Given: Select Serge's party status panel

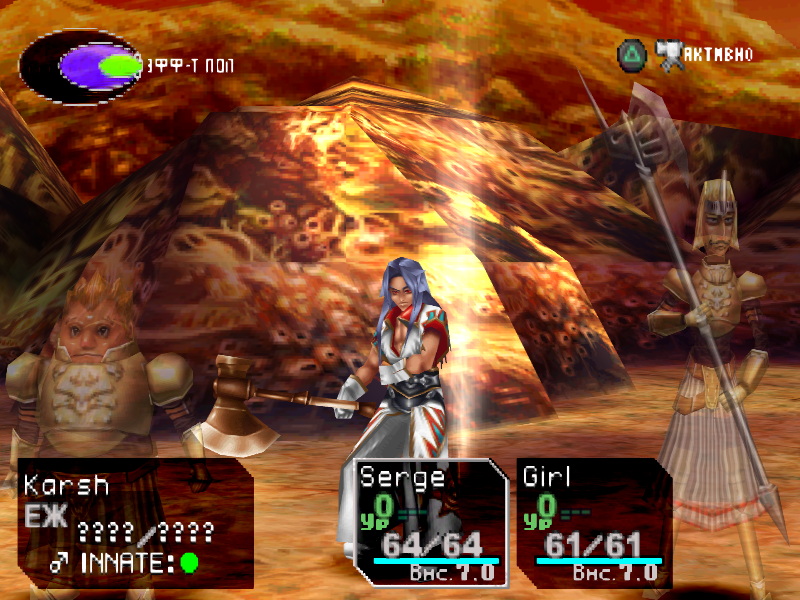Looking at the screenshot, I should [x=431, y=522].
